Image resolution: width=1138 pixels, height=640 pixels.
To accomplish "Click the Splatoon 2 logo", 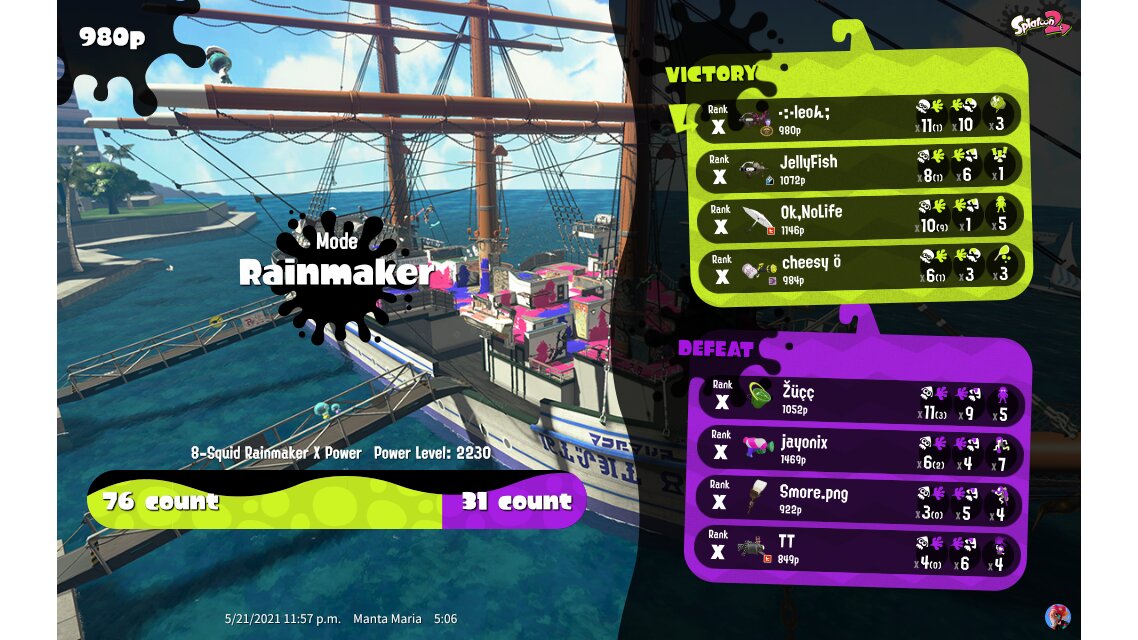I will 1040,22.
